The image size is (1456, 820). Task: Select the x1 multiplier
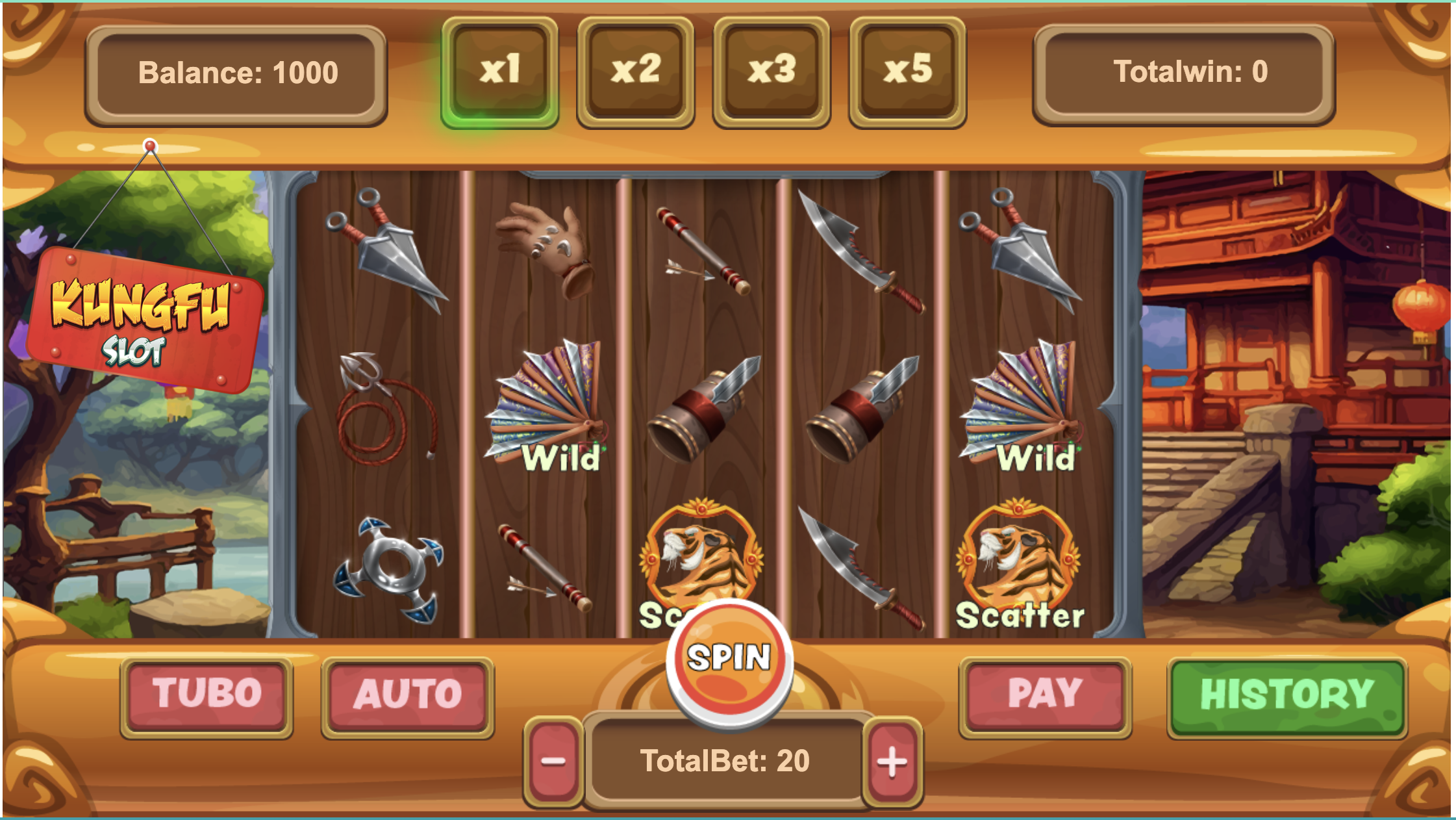499,71
